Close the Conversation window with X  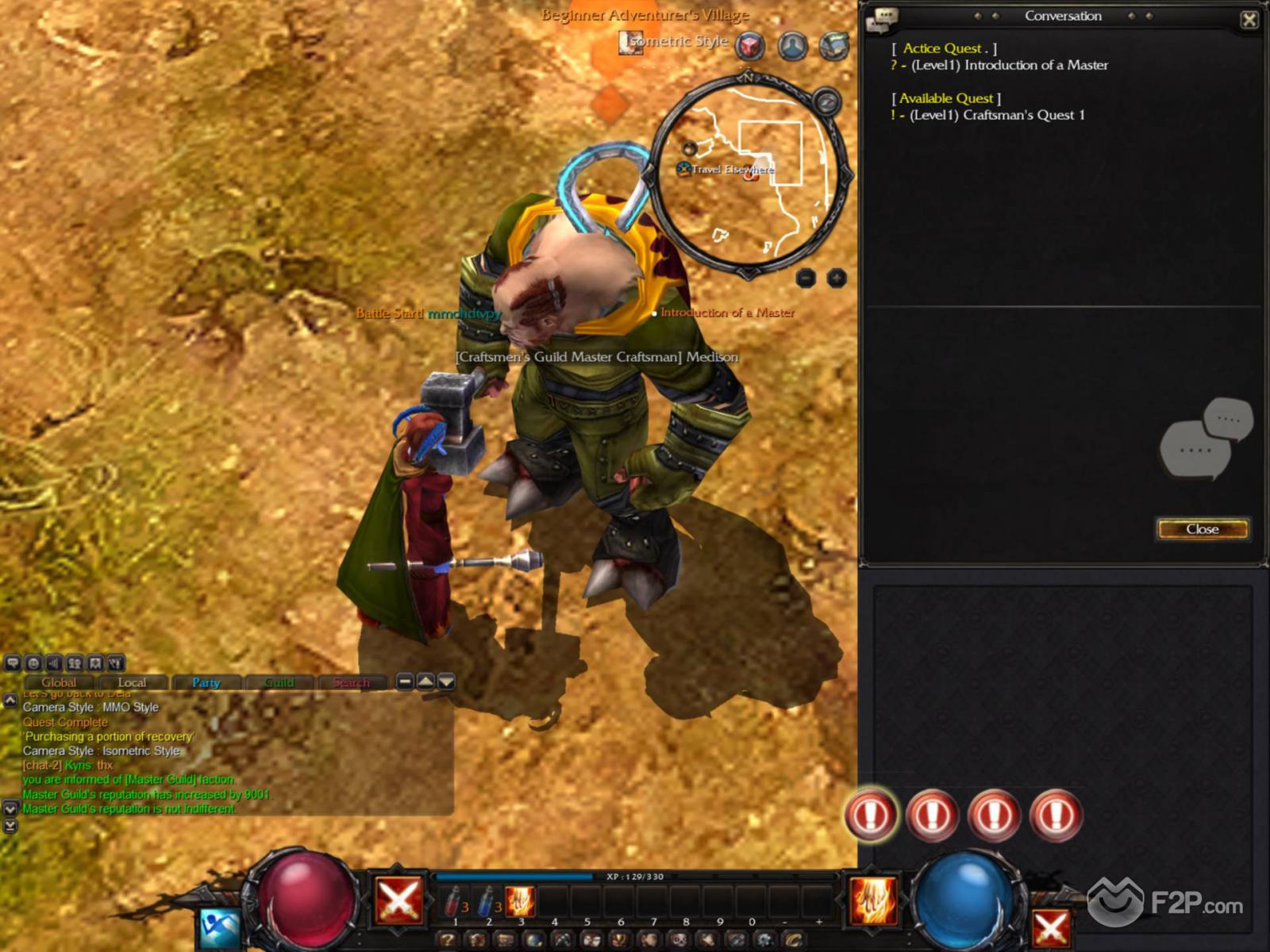pyautogui.click(x=1249, y=20)
